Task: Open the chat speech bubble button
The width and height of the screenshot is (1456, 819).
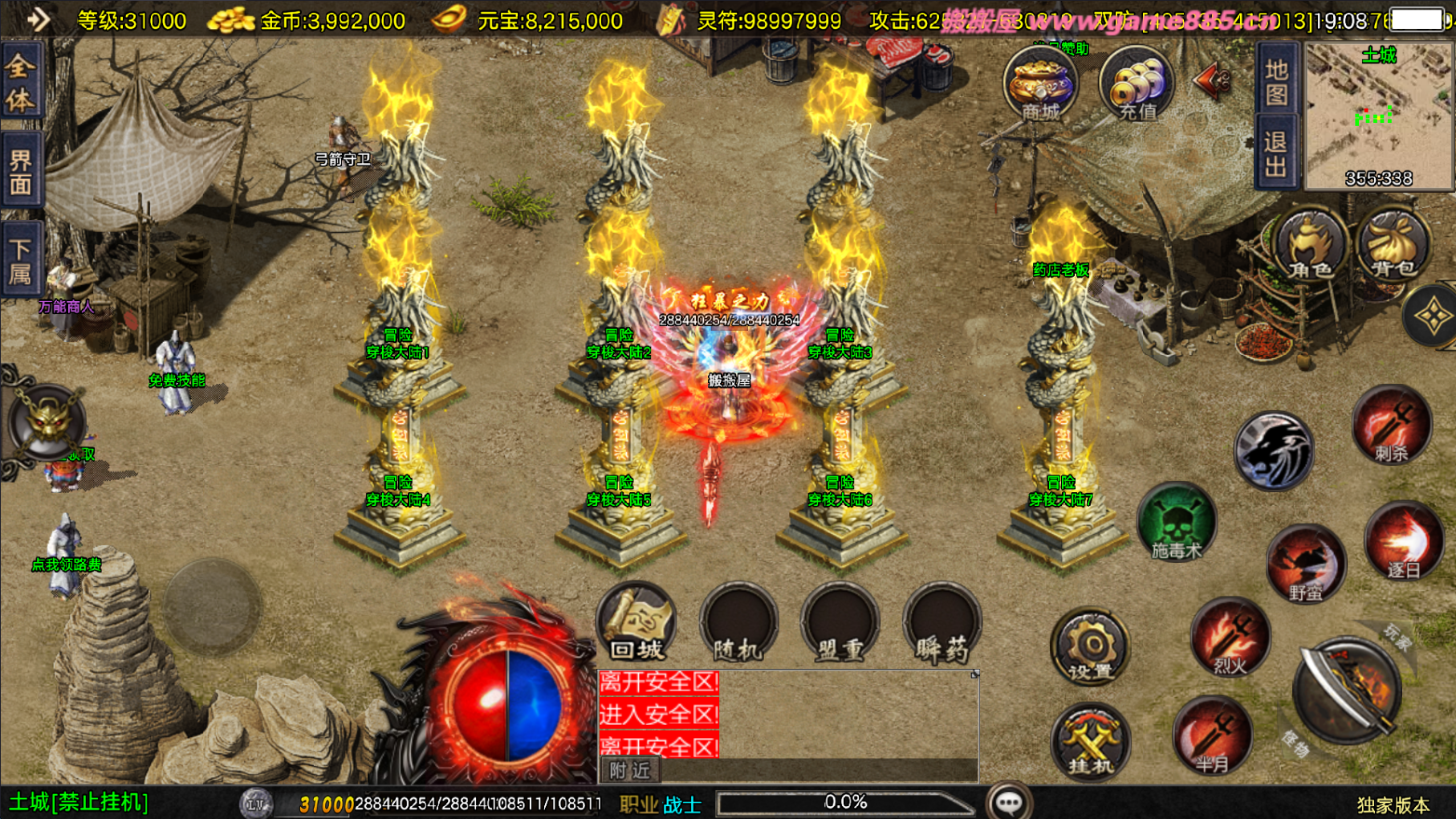Action: (1009, 802)
